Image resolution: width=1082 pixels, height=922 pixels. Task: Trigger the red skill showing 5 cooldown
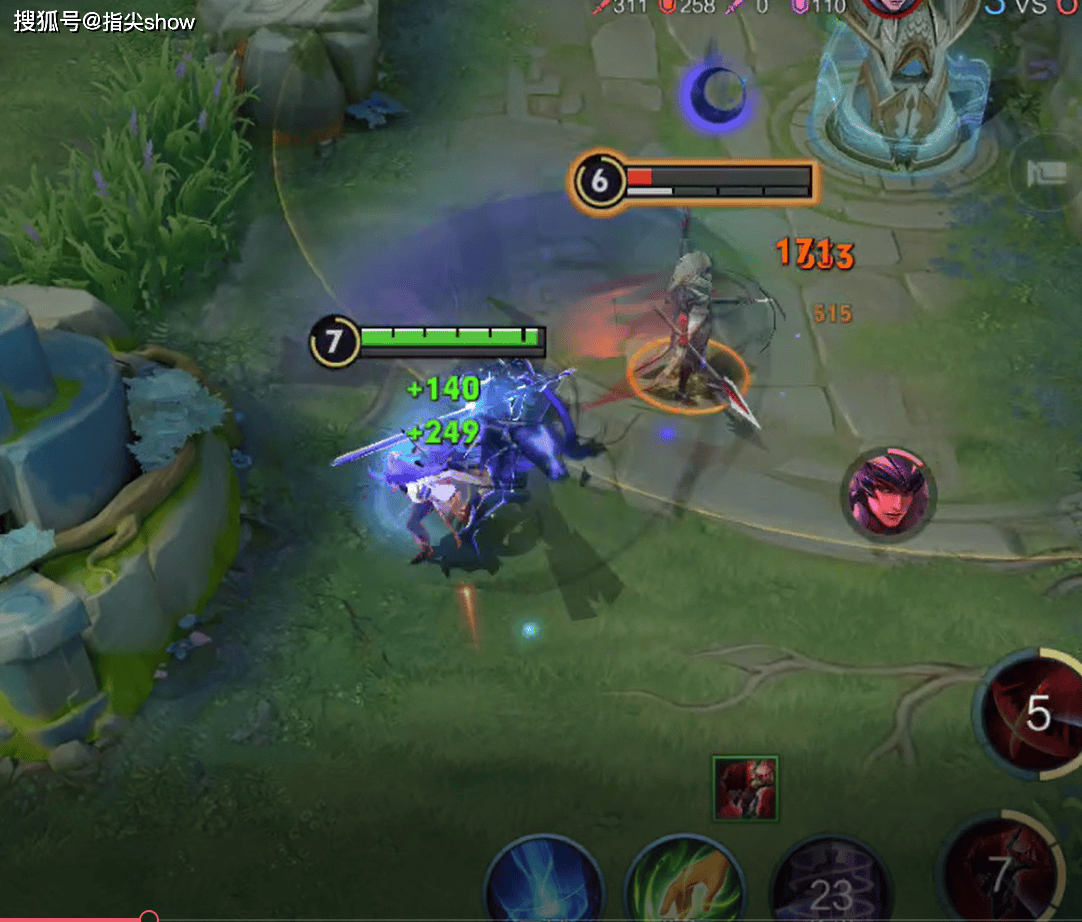click(x=1034, y=714)
